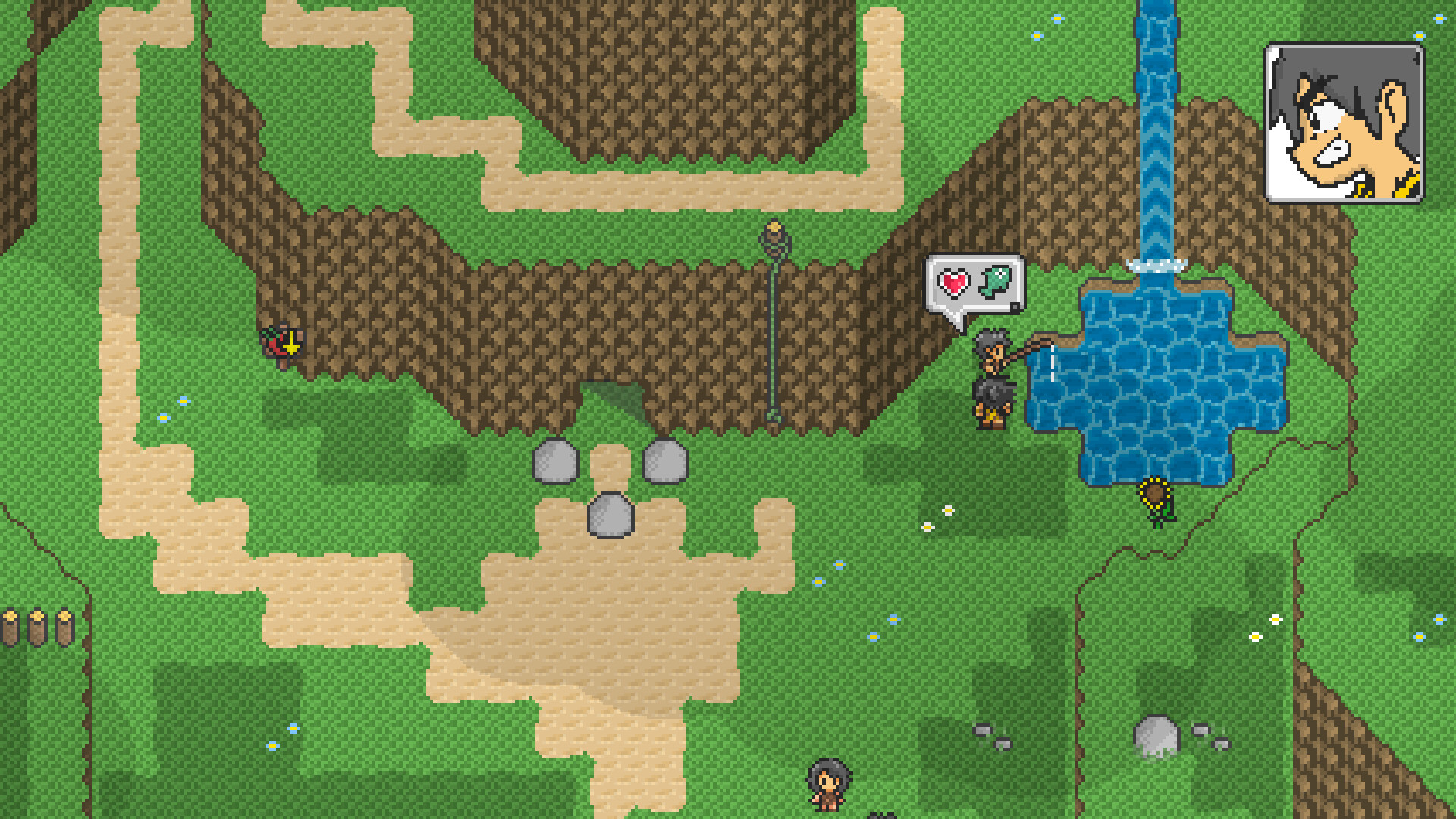Image resolution: width=1456 pixels, height=819 pixels.
Task: Click the white daisy flower left of the fisherman
Action: [948, 510]
